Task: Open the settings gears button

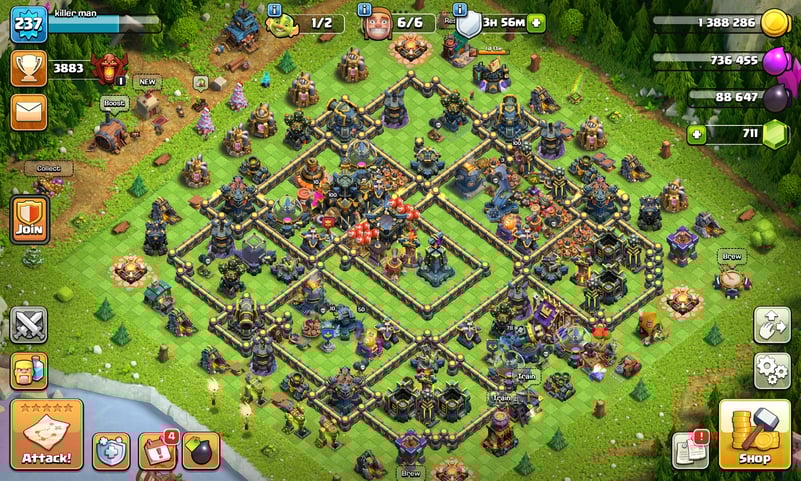Action: [771, 370]
